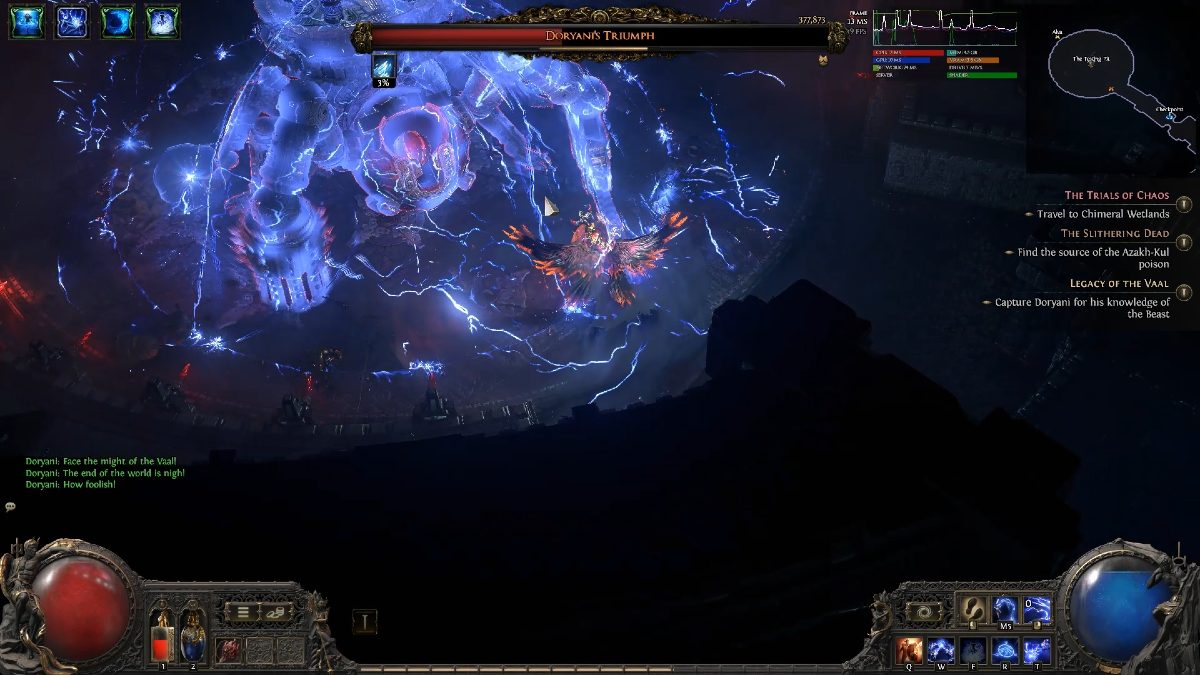Image resolution: width=1200 pixels, height=675 pixels.
Task: Cast the lightning W skill
Action: pyautogui.click(x=940, y=649)
